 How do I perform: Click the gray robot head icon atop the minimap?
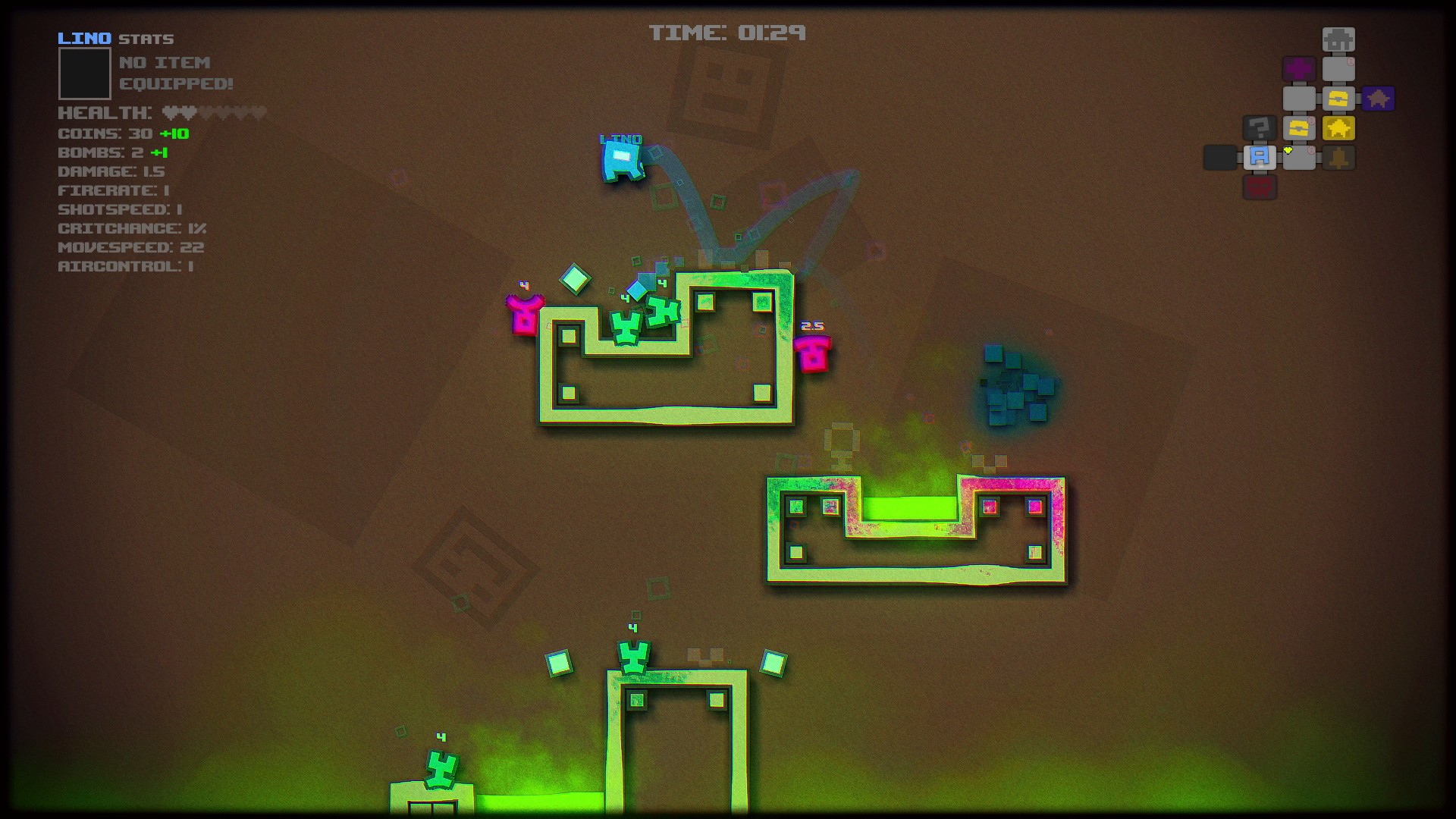(x=1338, y=39)
